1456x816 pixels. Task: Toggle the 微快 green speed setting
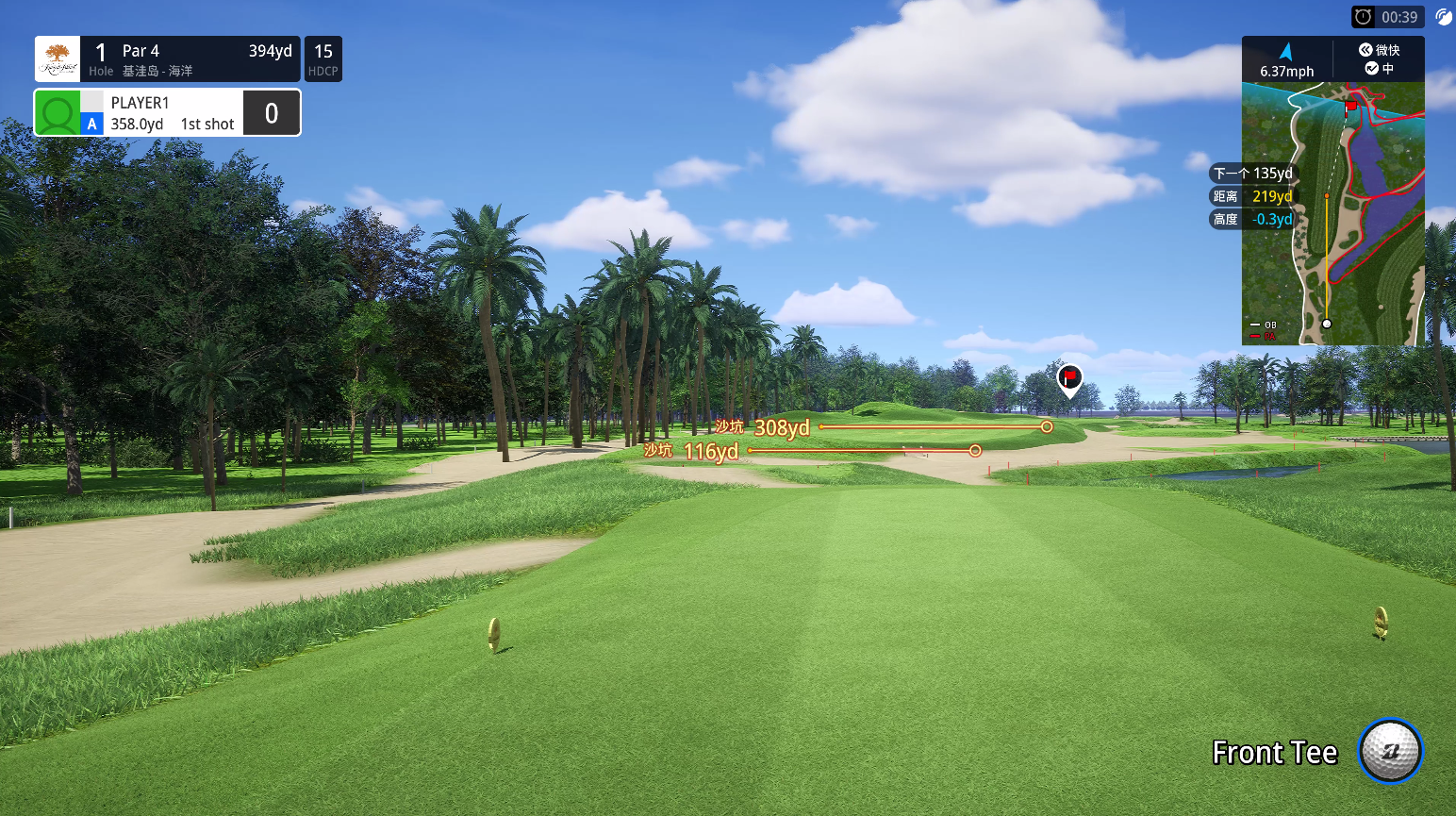click(1379, 50)
